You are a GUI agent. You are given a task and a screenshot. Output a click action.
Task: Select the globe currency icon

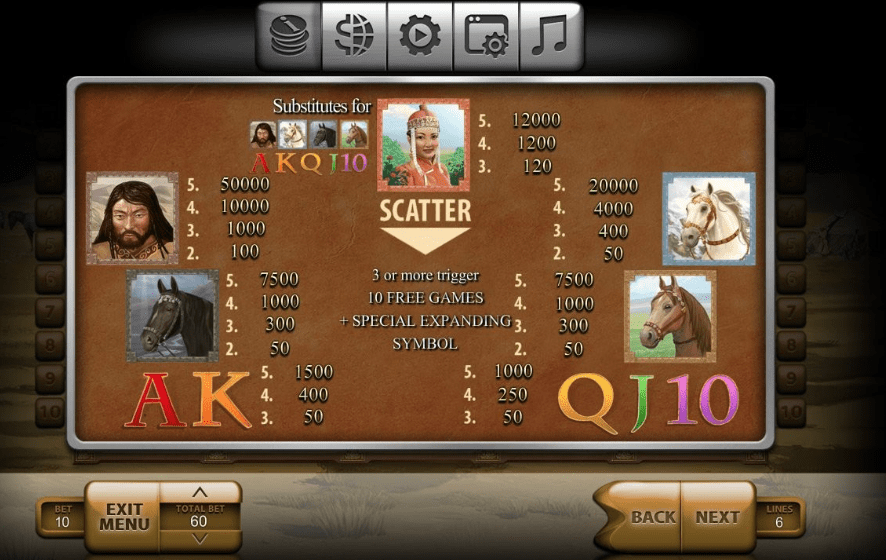point(354,36)
